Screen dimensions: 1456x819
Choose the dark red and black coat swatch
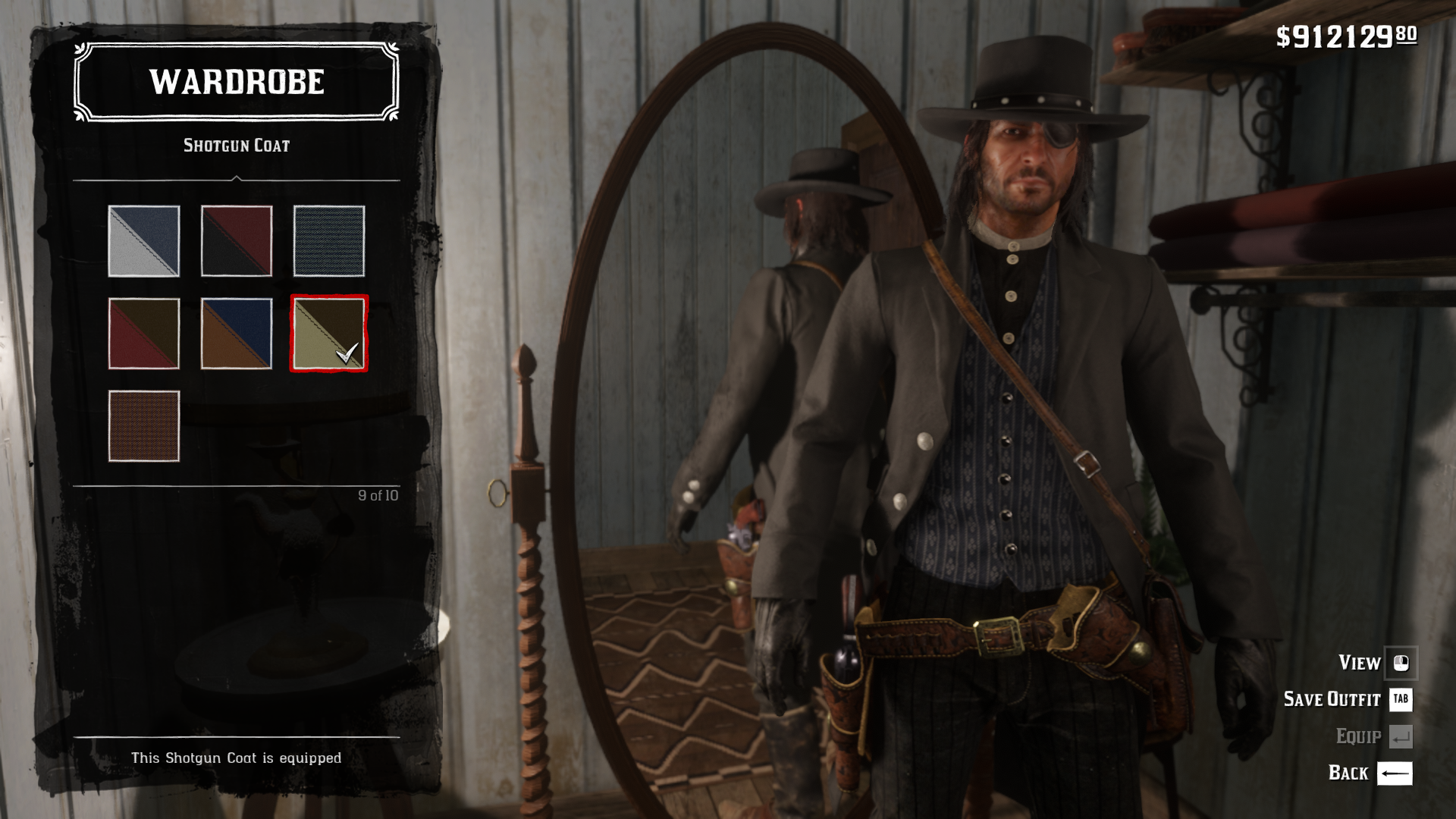point(237,241)
